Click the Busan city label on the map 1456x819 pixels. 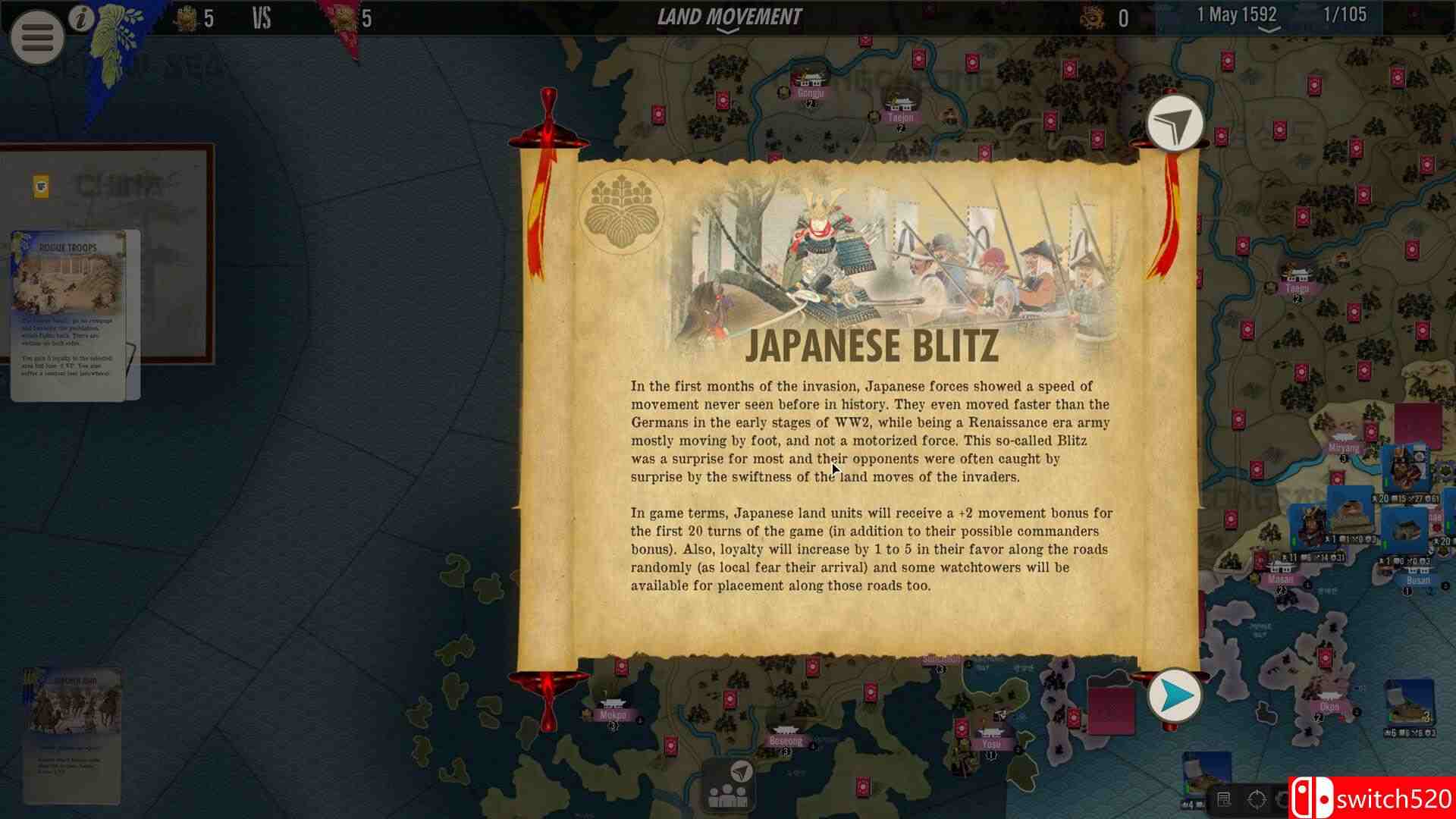pos(1418,579)
